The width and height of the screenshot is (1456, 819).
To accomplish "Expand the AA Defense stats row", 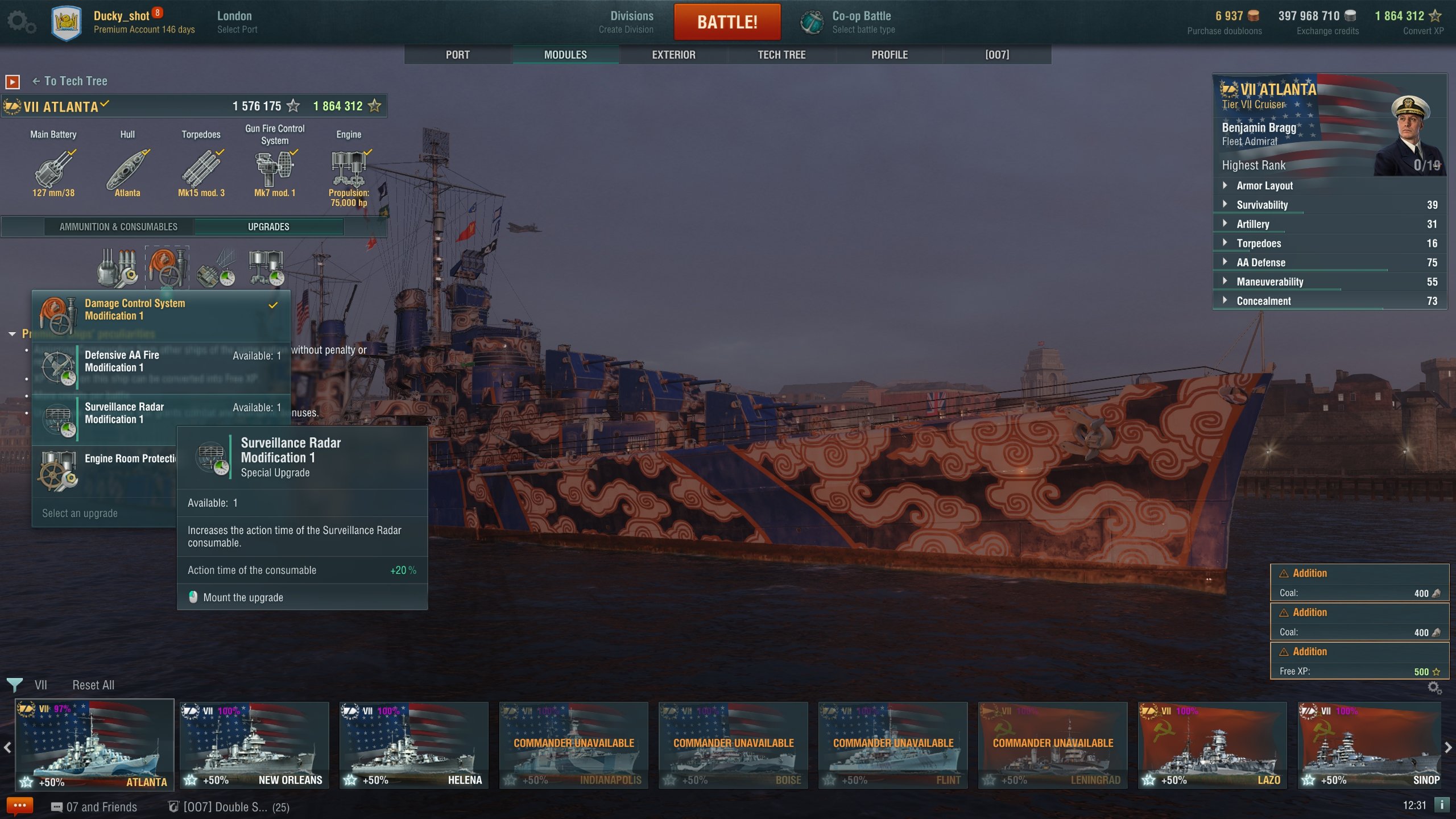I will (1260, 263).
